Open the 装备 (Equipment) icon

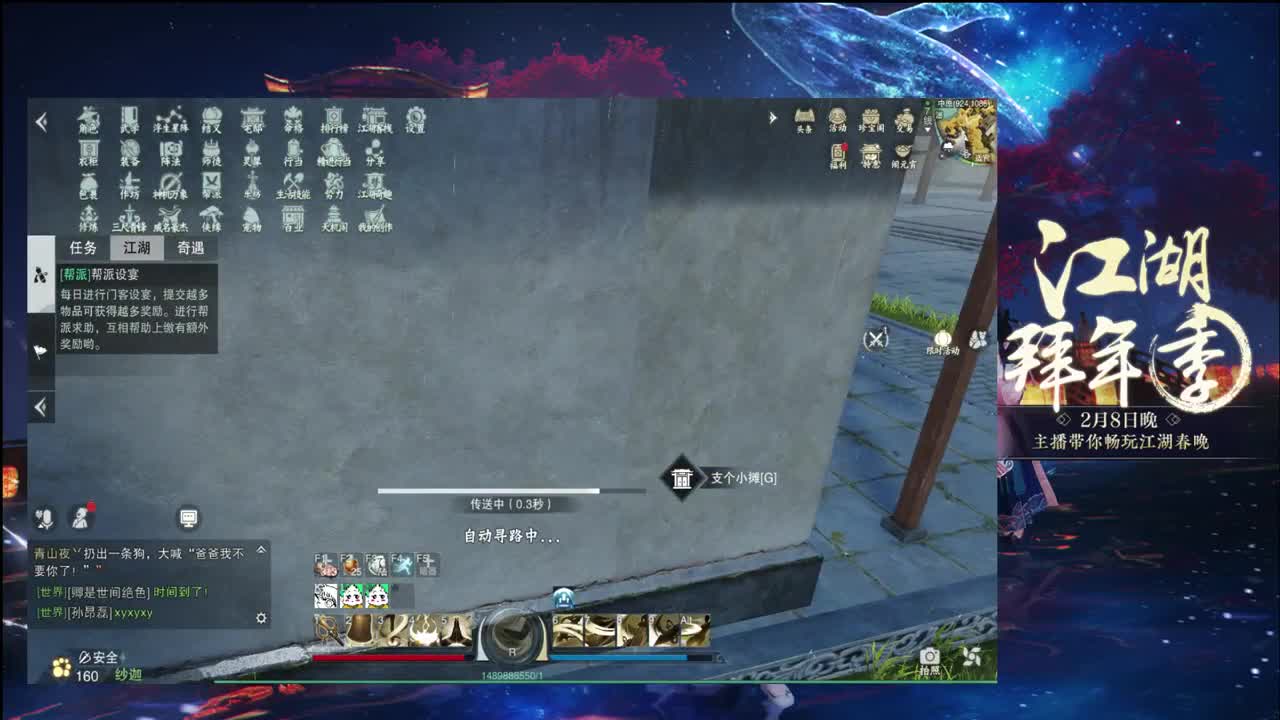(130, 150)
